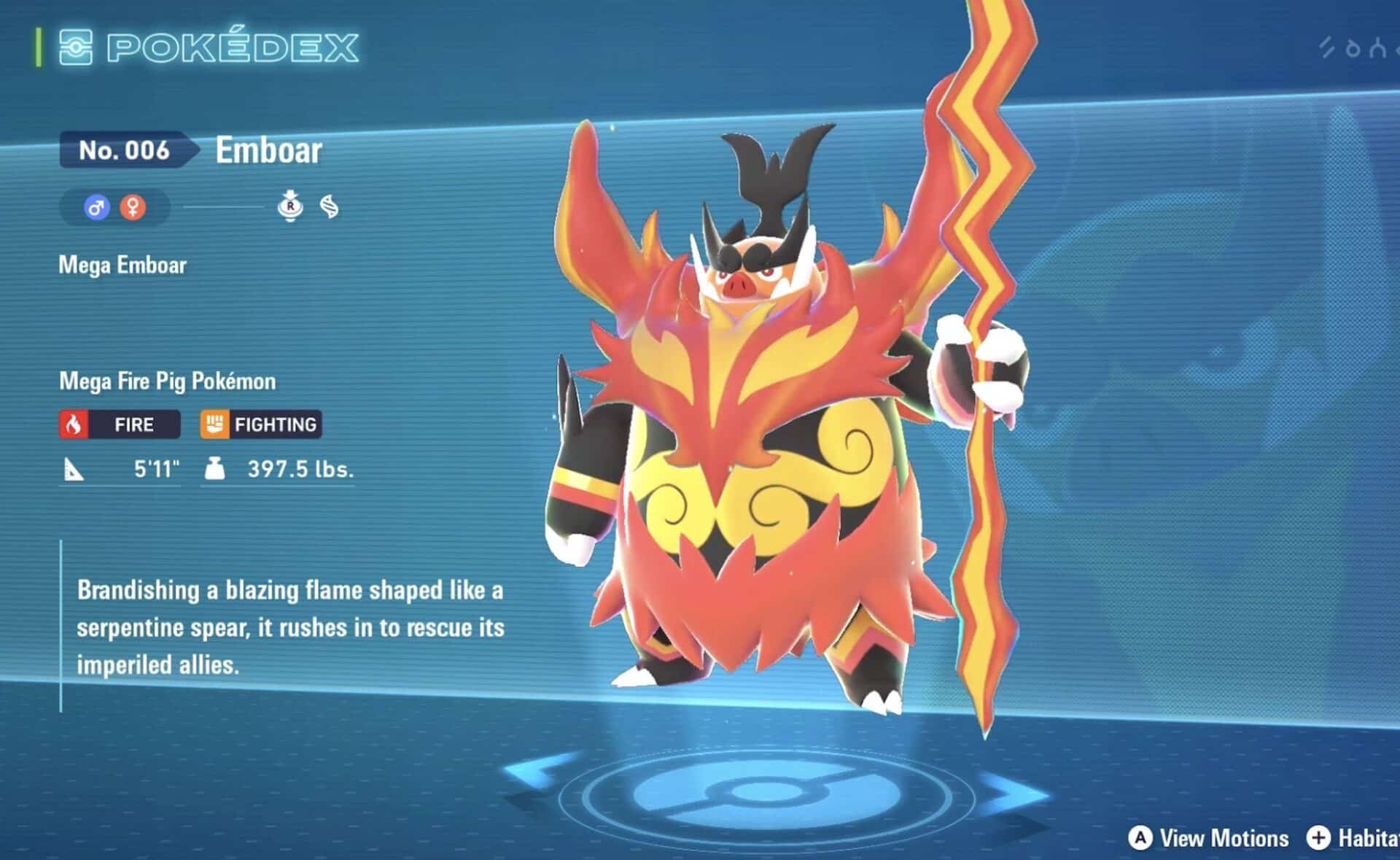Select the Mega Emboar form entry

point(122,266)
